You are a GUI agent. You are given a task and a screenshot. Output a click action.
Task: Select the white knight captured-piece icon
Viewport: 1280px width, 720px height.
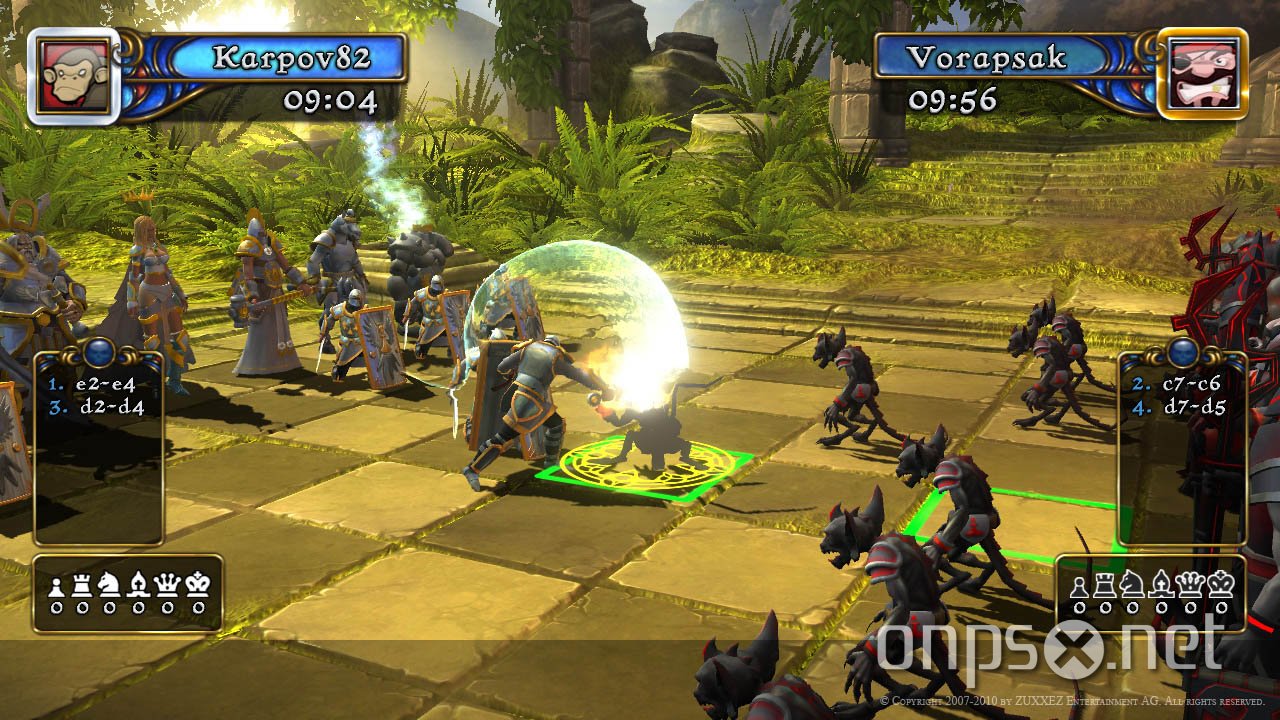coord(108,585)
